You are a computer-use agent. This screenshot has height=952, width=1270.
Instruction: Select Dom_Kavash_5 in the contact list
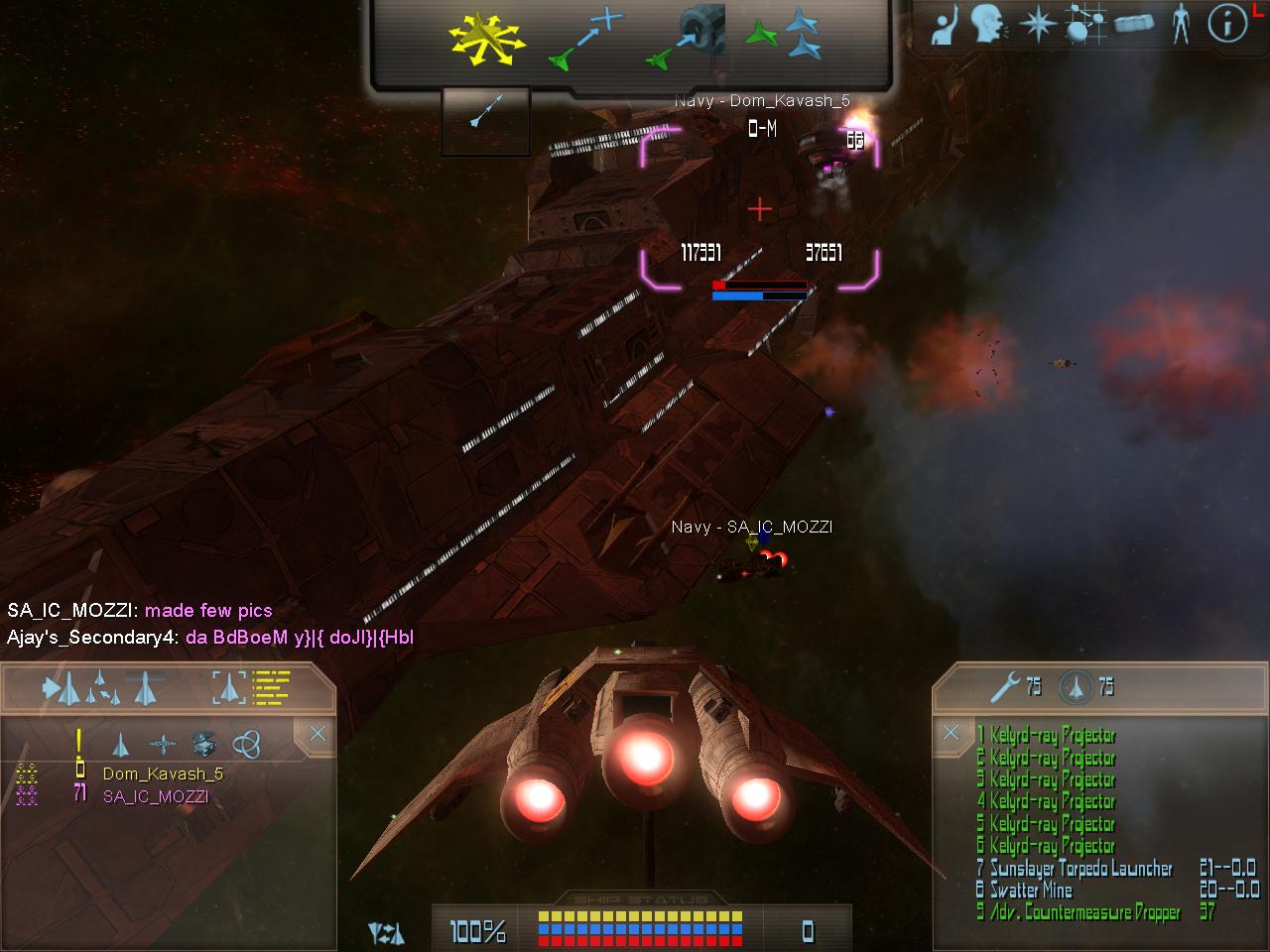click(163, 773)
